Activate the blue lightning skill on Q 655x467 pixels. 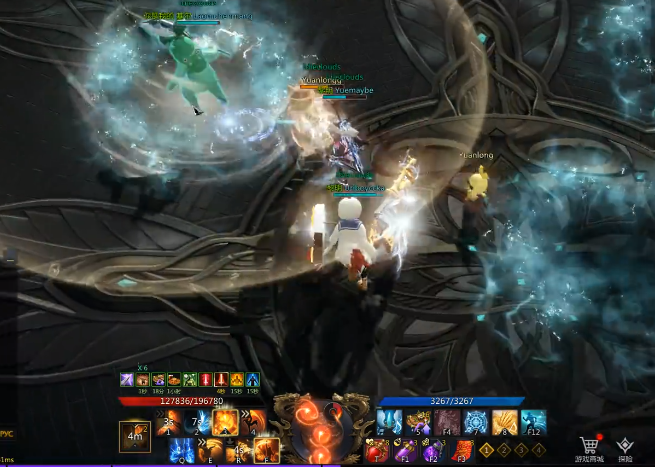[x=181, y=451]
